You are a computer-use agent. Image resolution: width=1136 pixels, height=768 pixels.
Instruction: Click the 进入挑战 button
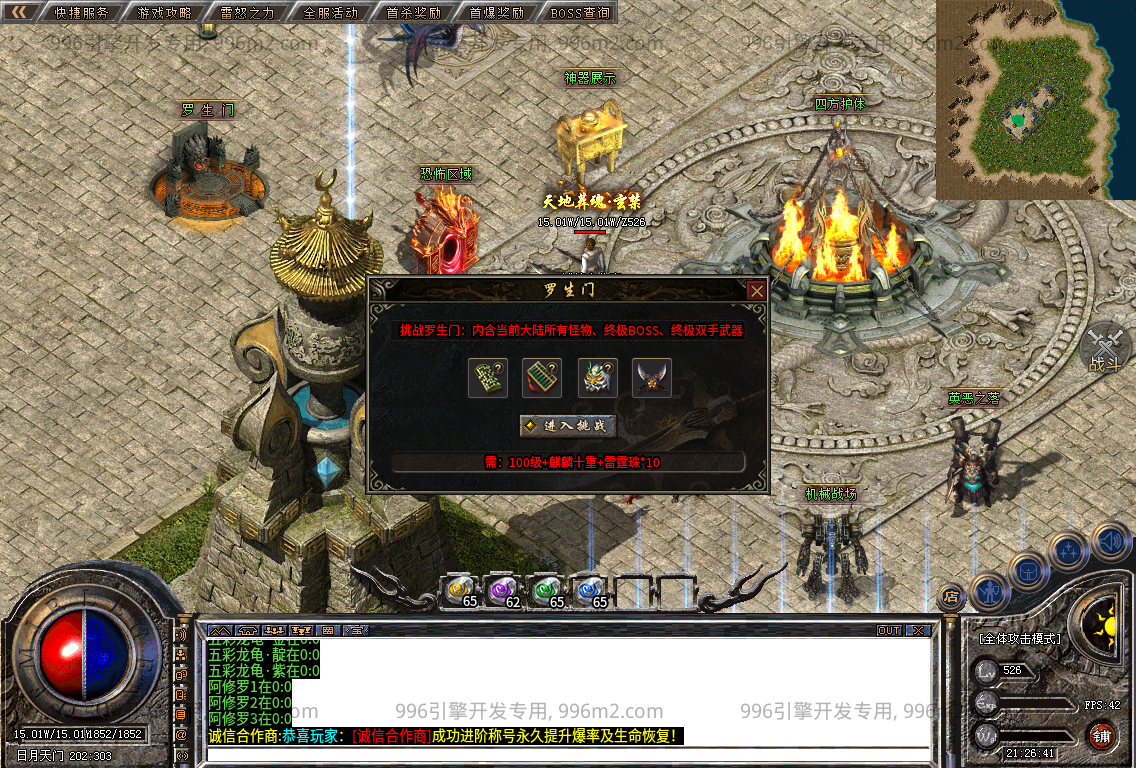pos(567,425)
